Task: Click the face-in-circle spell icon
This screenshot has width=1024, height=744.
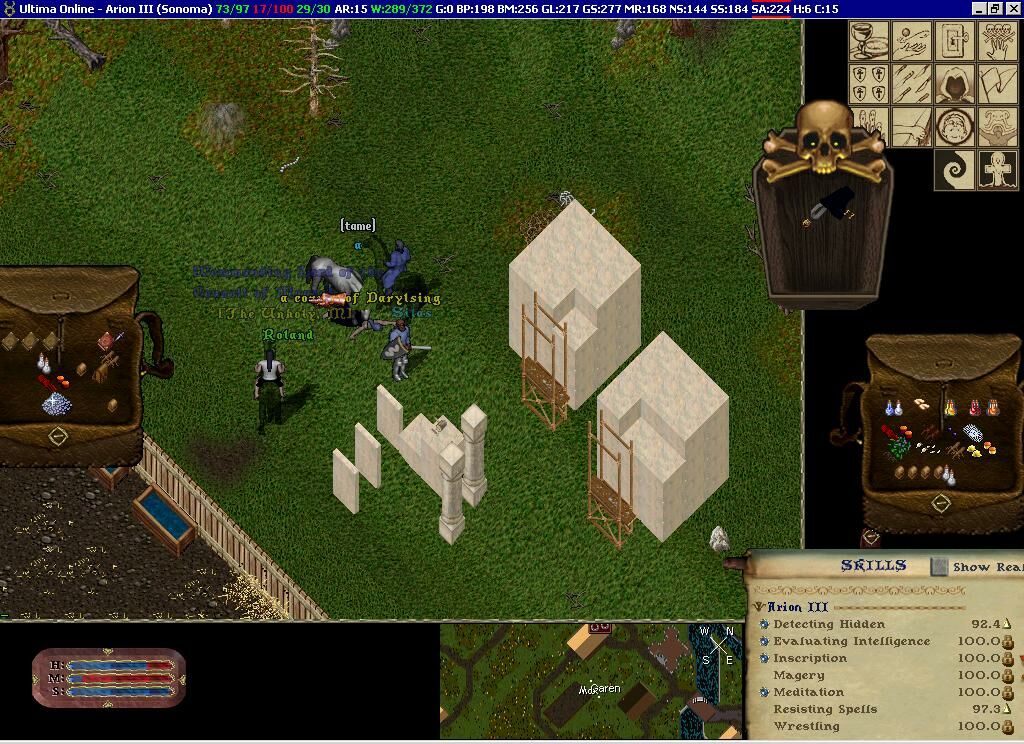Action: click(956, 127)
